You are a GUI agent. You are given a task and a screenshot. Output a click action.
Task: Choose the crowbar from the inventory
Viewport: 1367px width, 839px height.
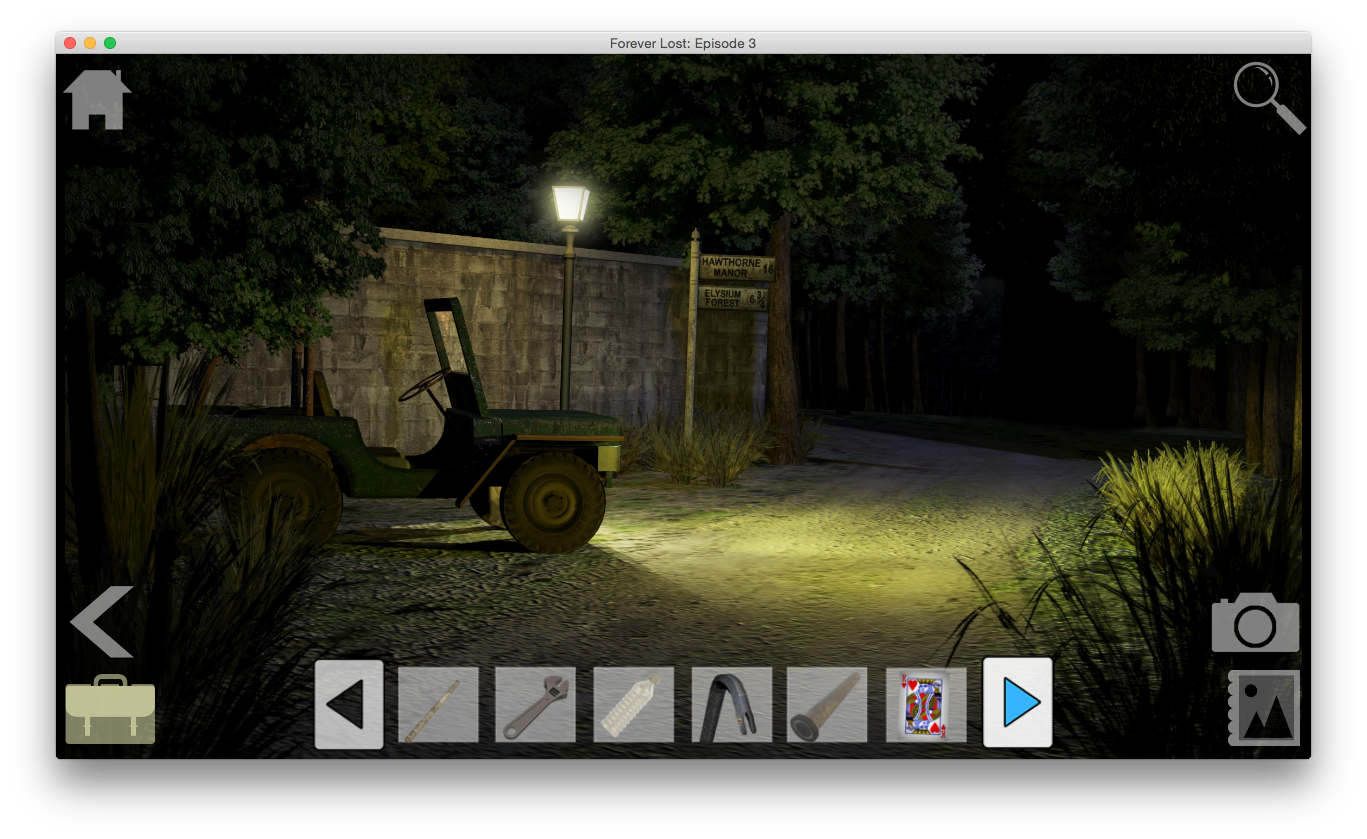point(731,705)
